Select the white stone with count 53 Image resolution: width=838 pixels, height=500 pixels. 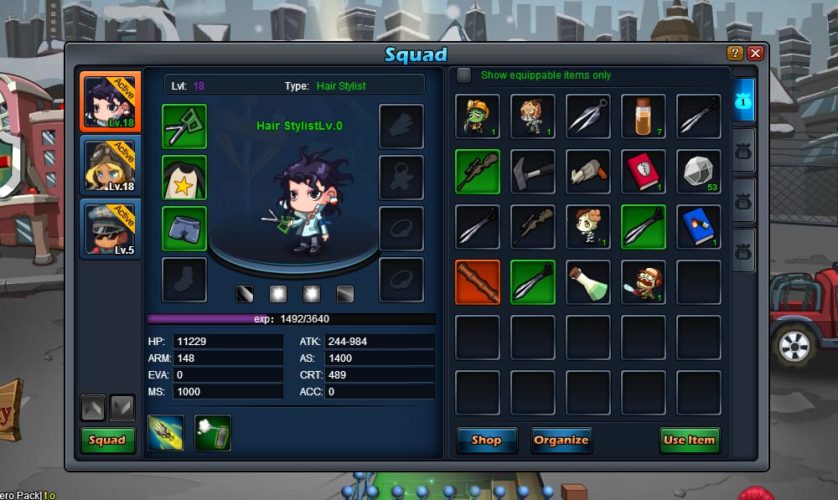pyautogui.click(x=698, y=171)
